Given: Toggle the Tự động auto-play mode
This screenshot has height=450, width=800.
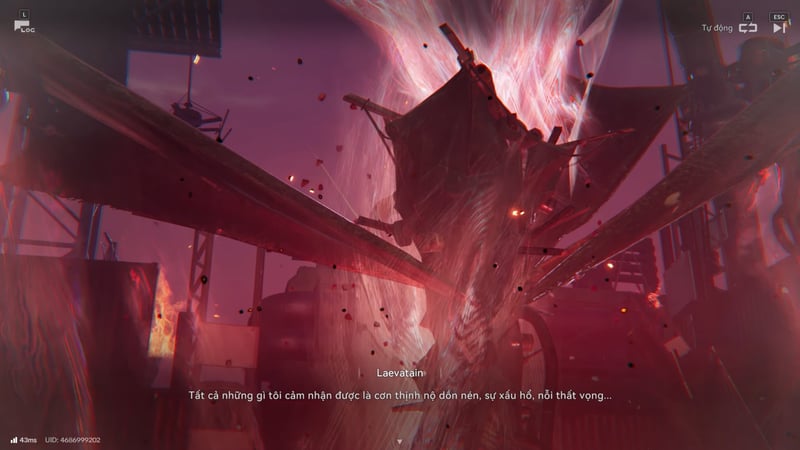Looking at the screenshot, I should (x=747, y=27).
